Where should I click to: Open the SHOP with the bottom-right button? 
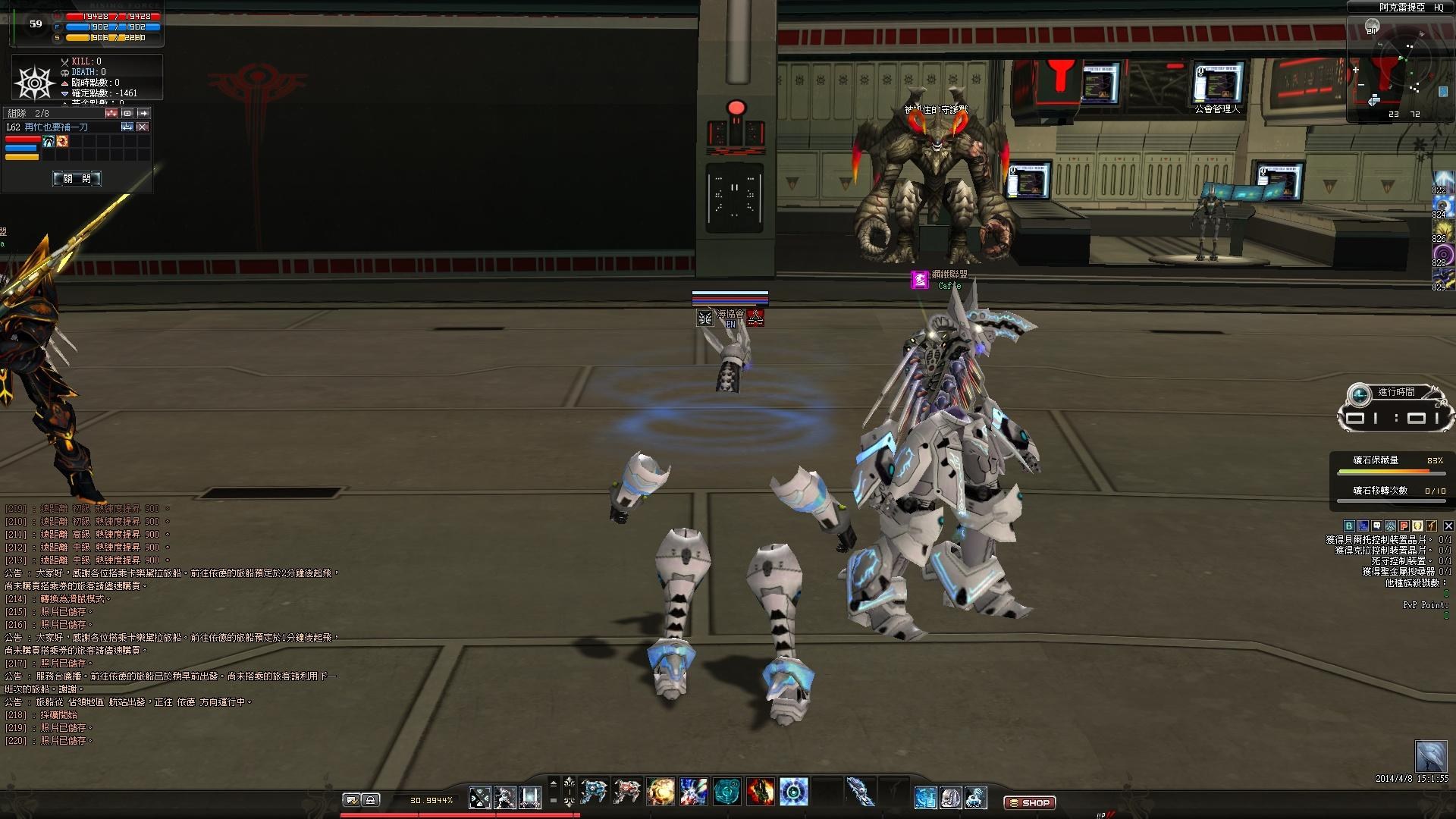click(1030, 802)
